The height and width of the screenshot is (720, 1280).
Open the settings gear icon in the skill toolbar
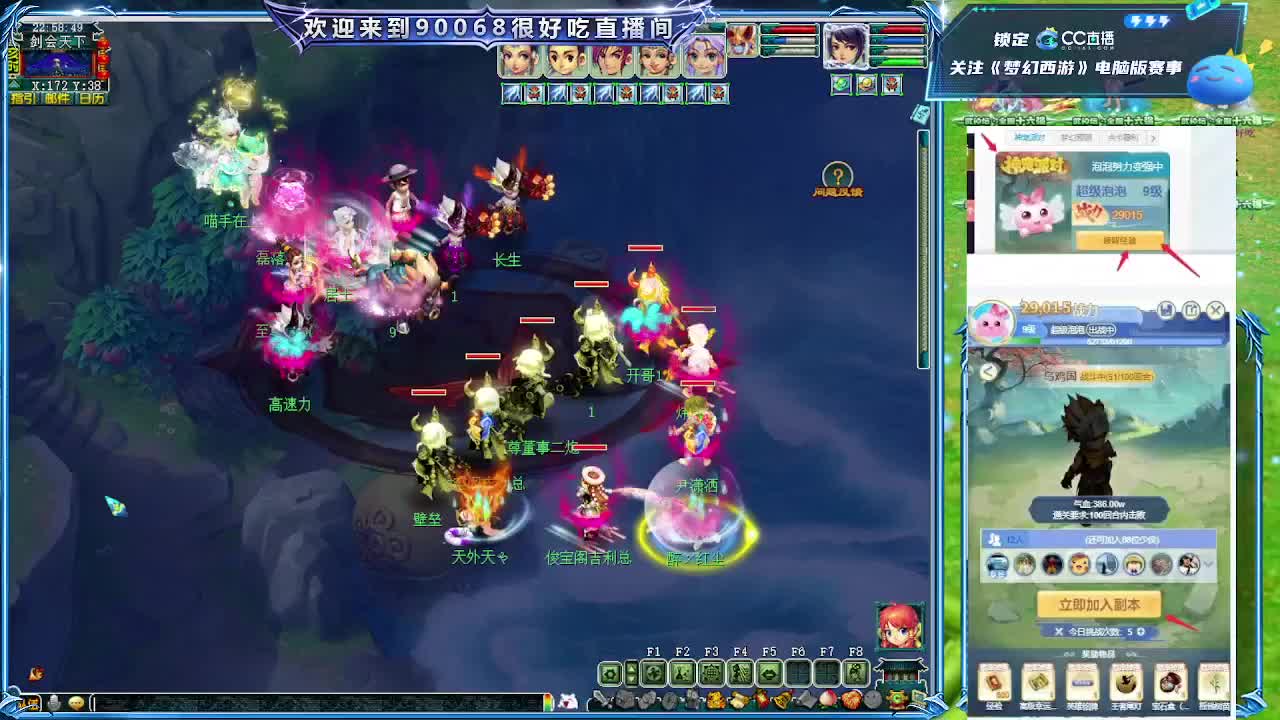click(609, 673)
